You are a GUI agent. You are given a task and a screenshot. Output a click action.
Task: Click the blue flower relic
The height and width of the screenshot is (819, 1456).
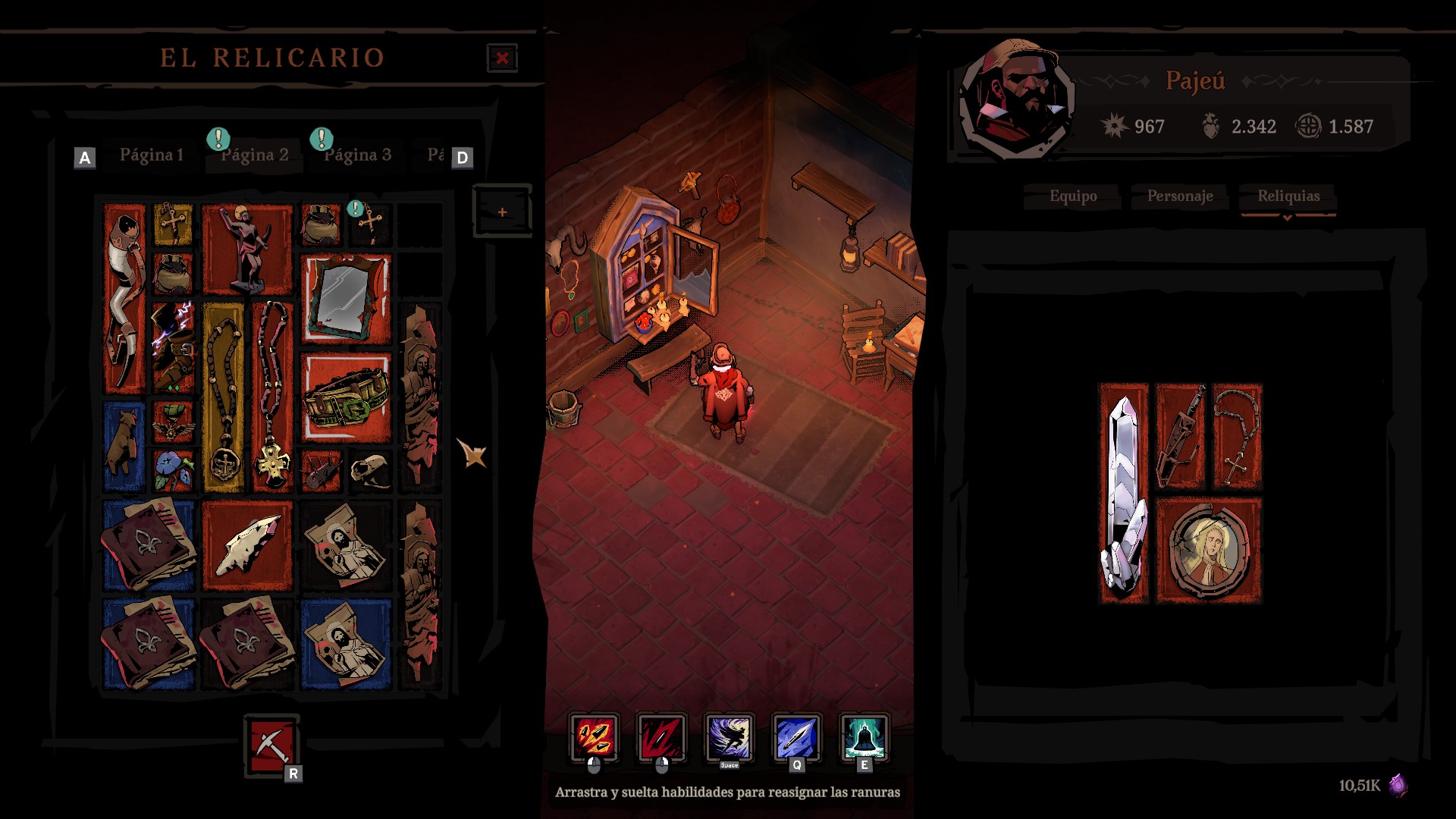pos(173,471)
